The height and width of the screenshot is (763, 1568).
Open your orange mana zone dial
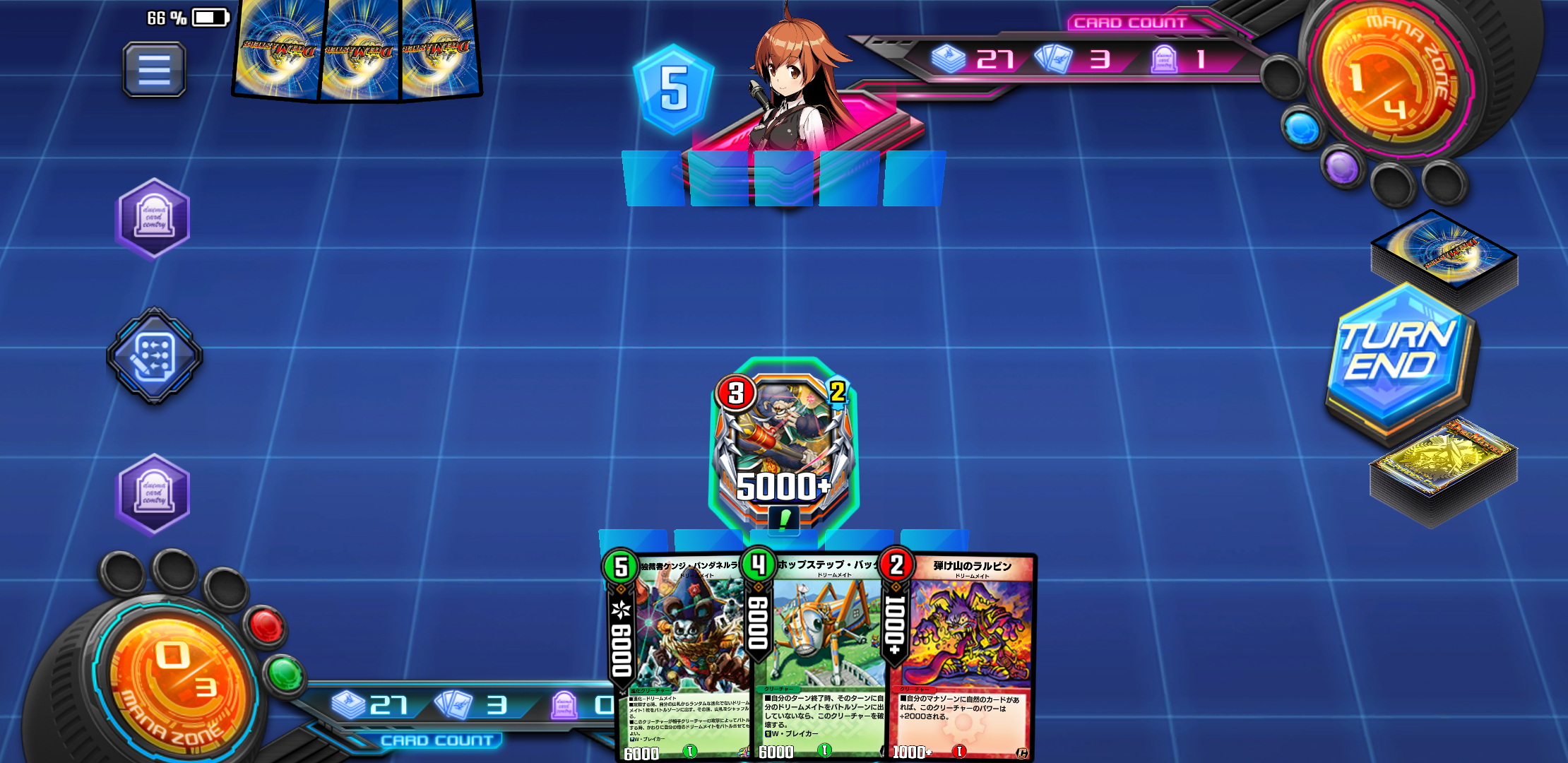[x=177, y=678]
